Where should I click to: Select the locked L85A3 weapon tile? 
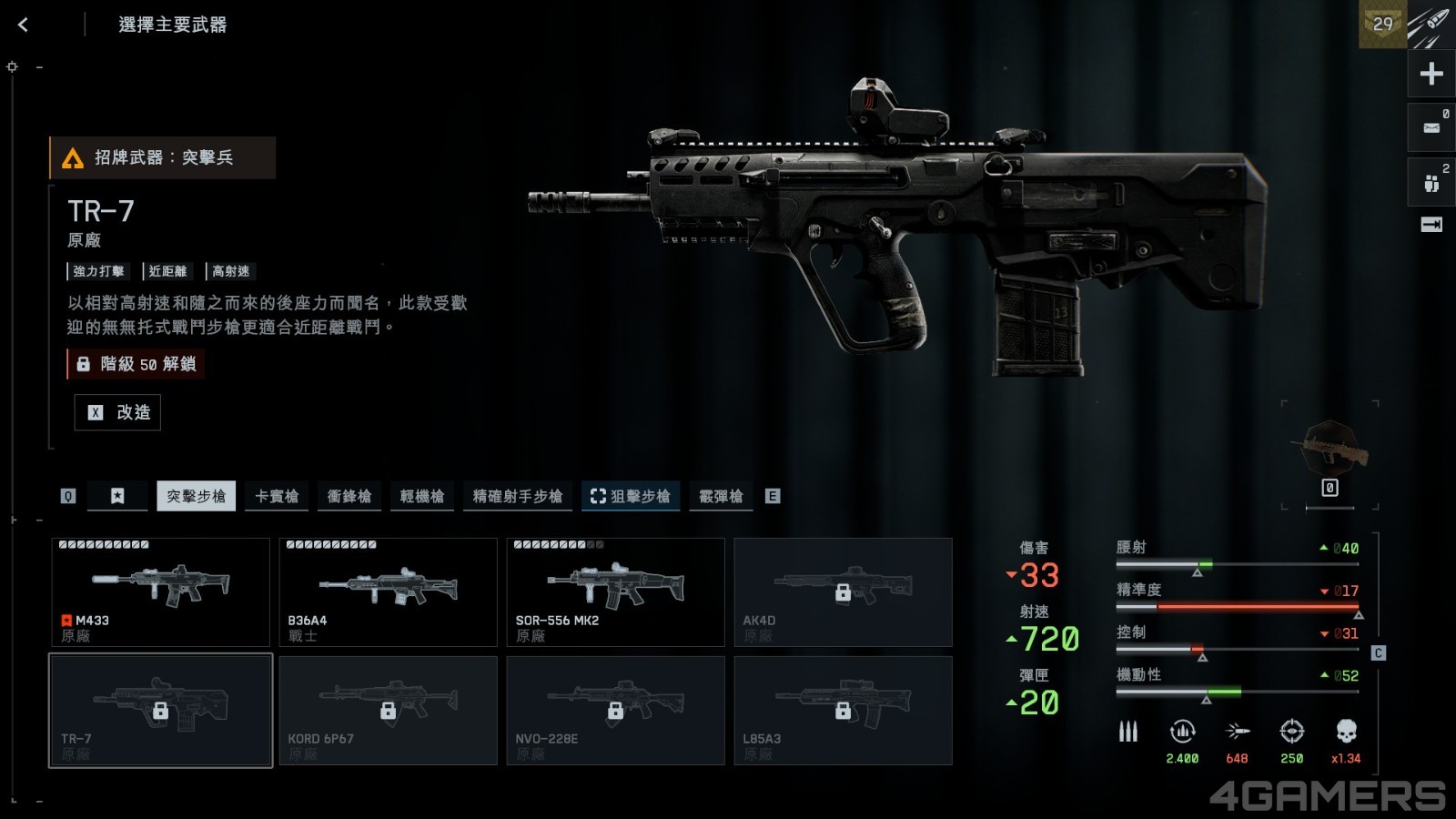pyautogui.click(x=843, y=710)
